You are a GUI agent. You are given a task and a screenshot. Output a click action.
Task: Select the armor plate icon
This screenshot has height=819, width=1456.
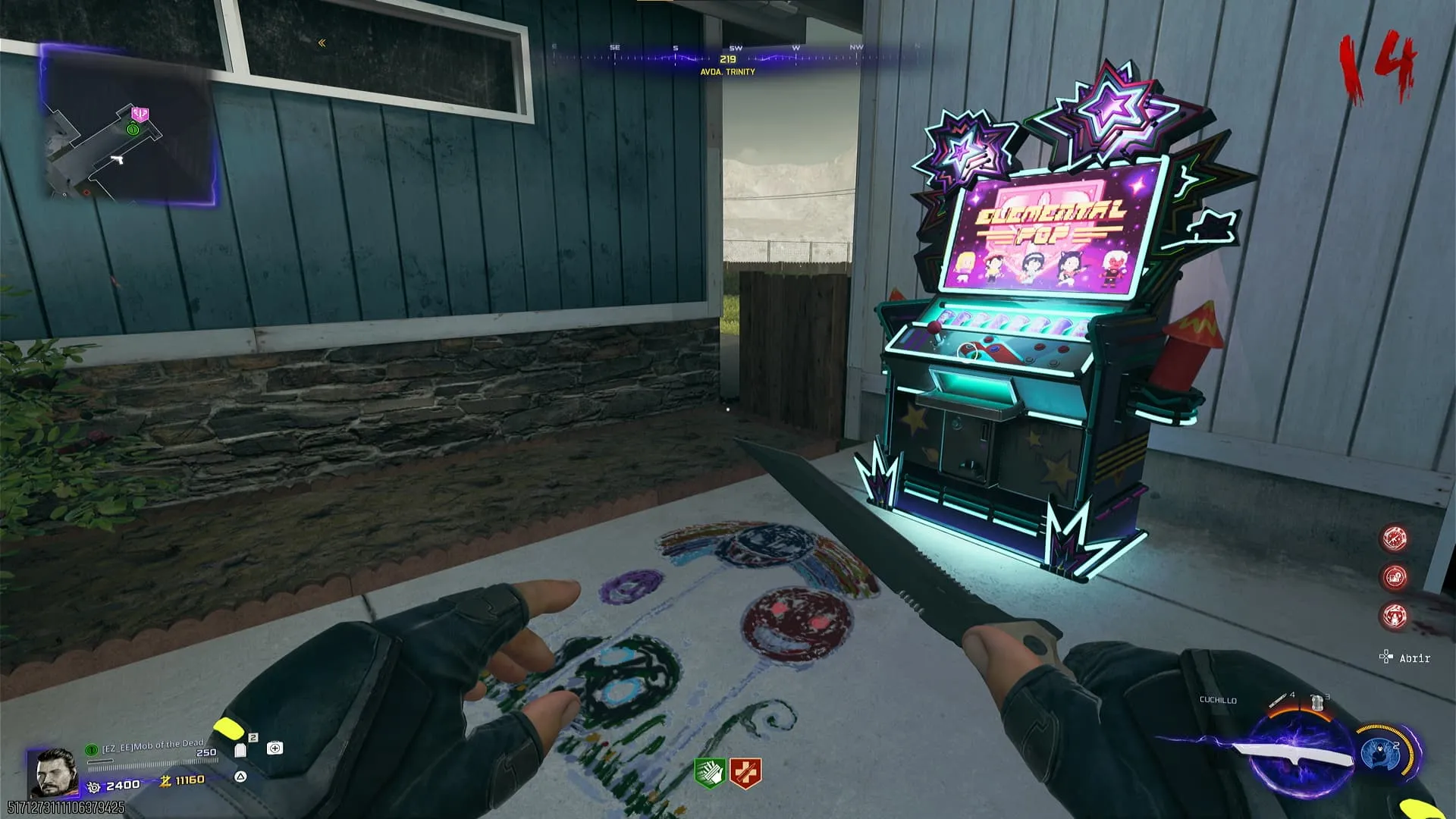(x=241, y=749)
